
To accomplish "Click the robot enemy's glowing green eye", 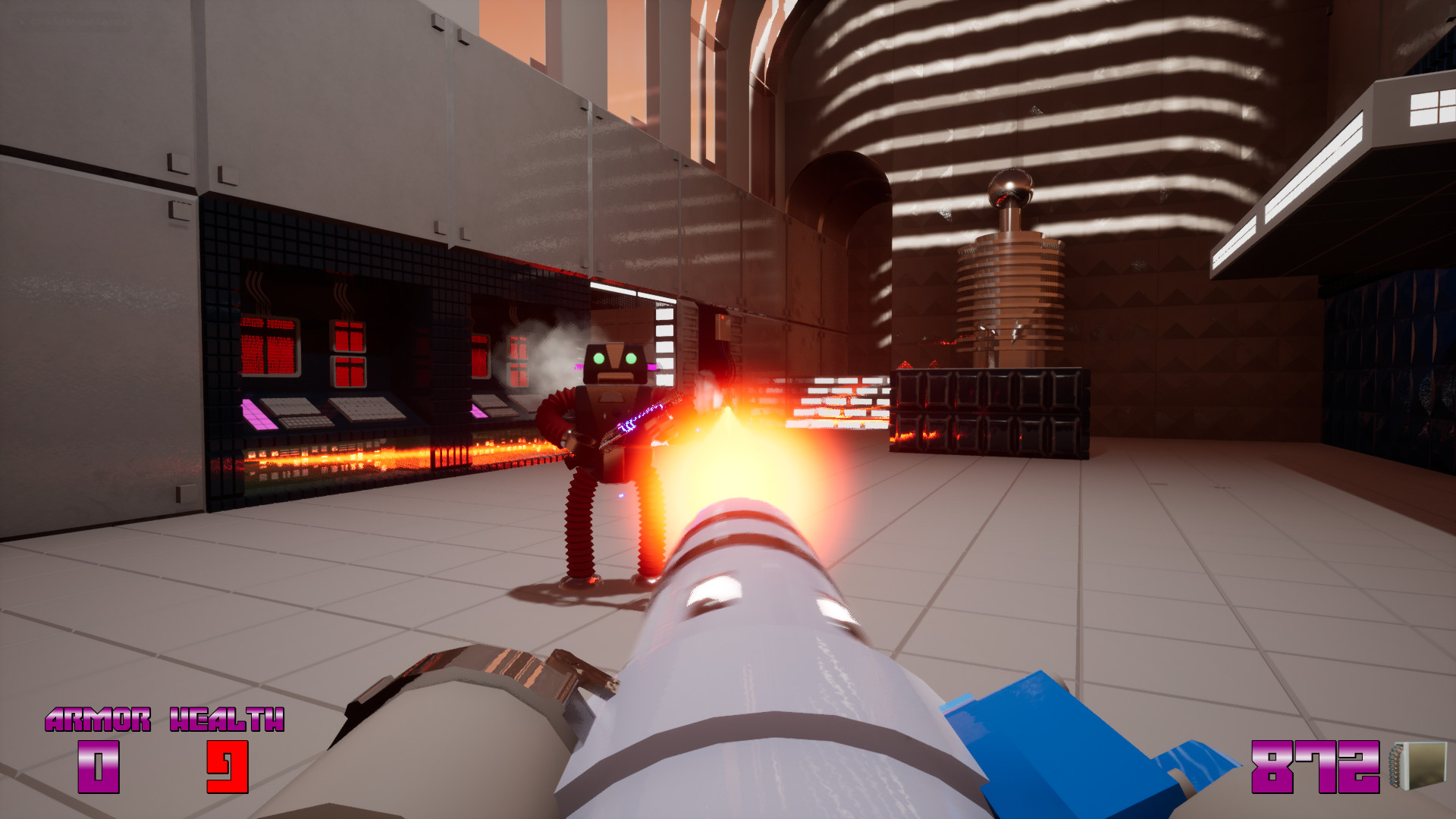I will 598,358.
